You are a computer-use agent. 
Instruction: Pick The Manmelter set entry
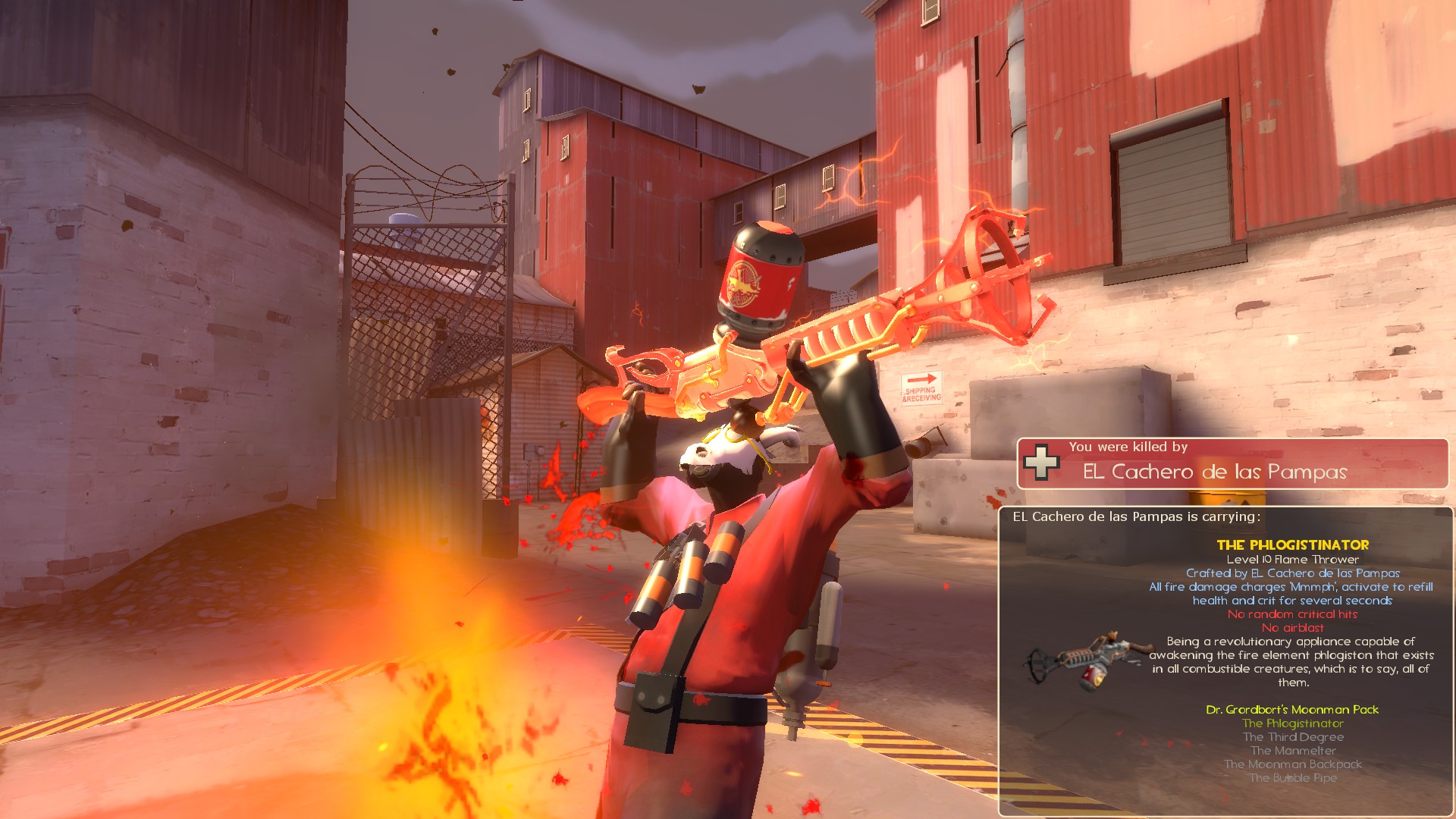pos(1292,751)
